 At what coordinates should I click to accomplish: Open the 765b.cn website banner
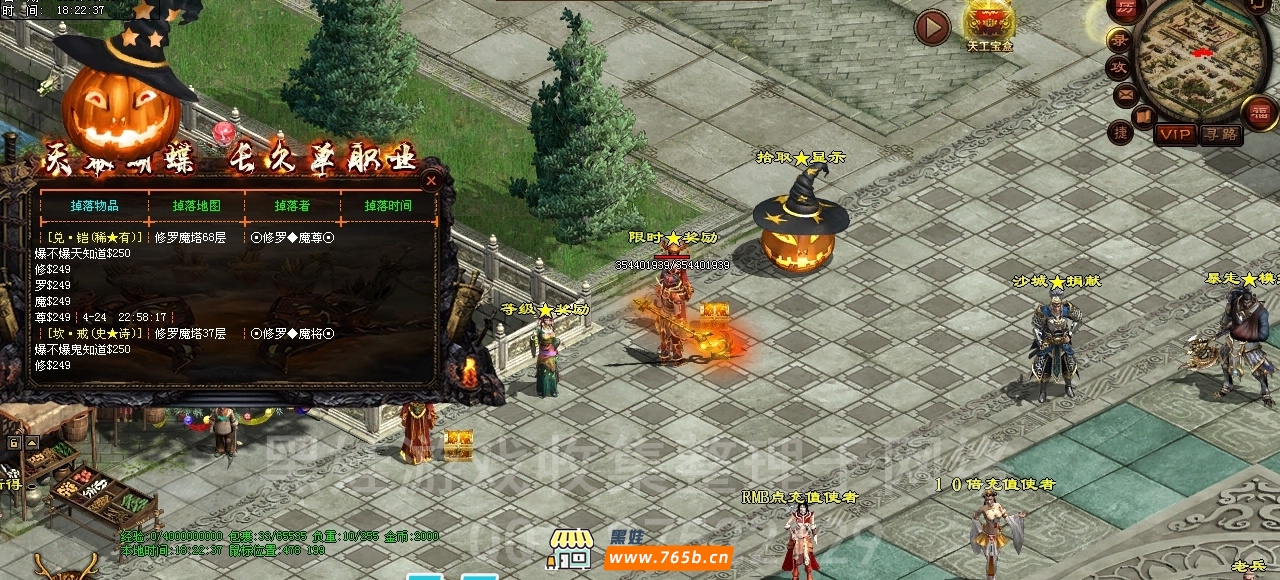pos(668,558)
